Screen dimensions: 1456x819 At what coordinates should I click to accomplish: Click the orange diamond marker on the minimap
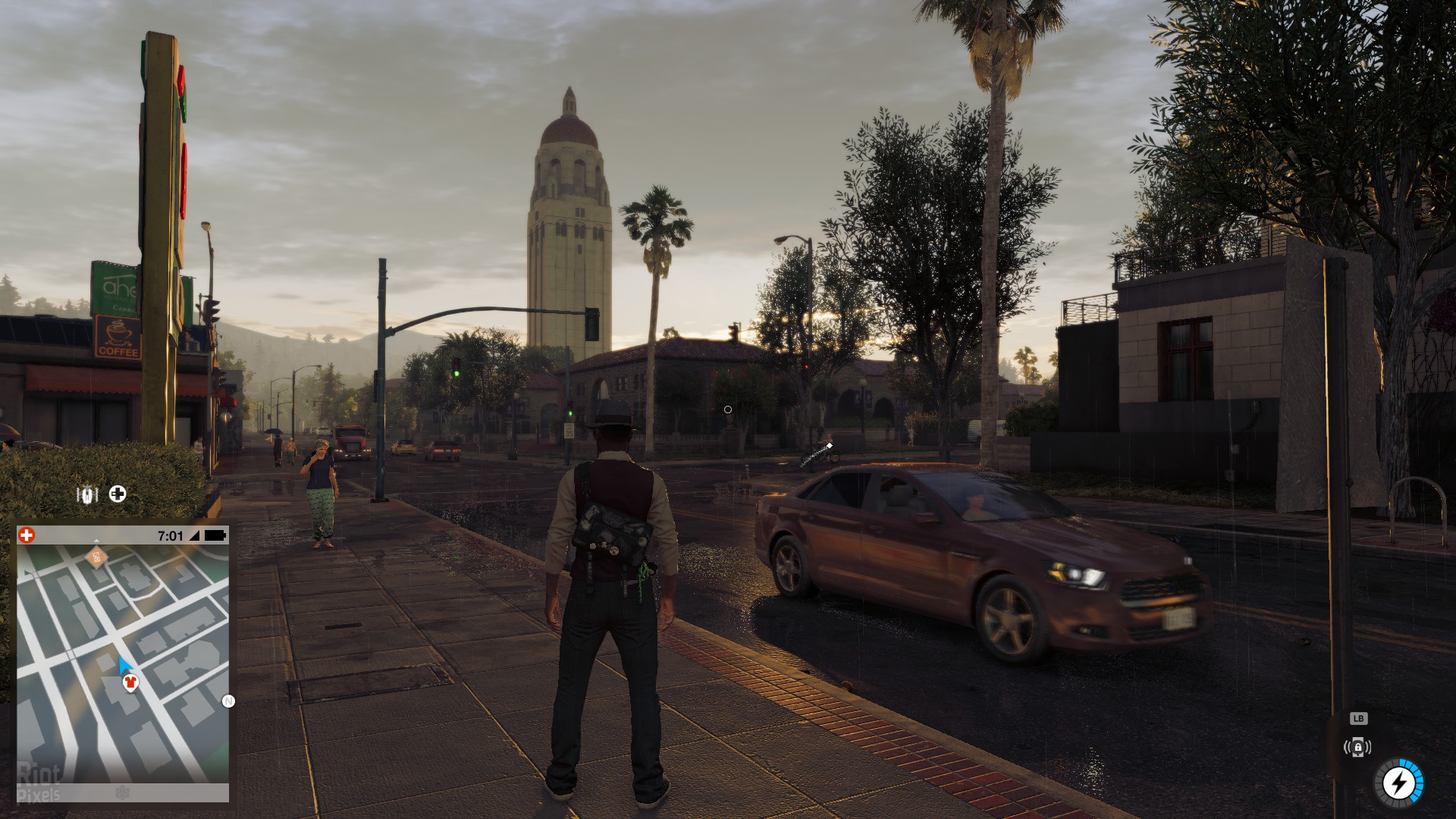[x=96, y=559]
